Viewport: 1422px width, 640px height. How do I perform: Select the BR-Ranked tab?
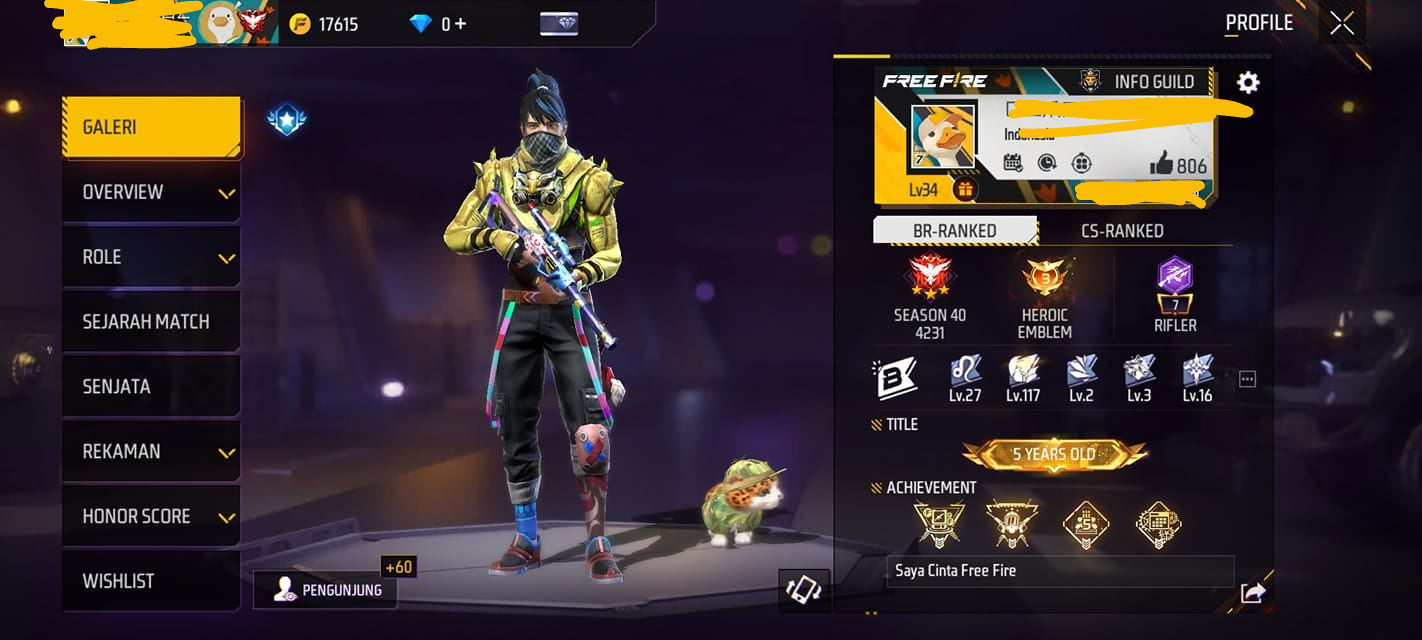coord(954,231)
